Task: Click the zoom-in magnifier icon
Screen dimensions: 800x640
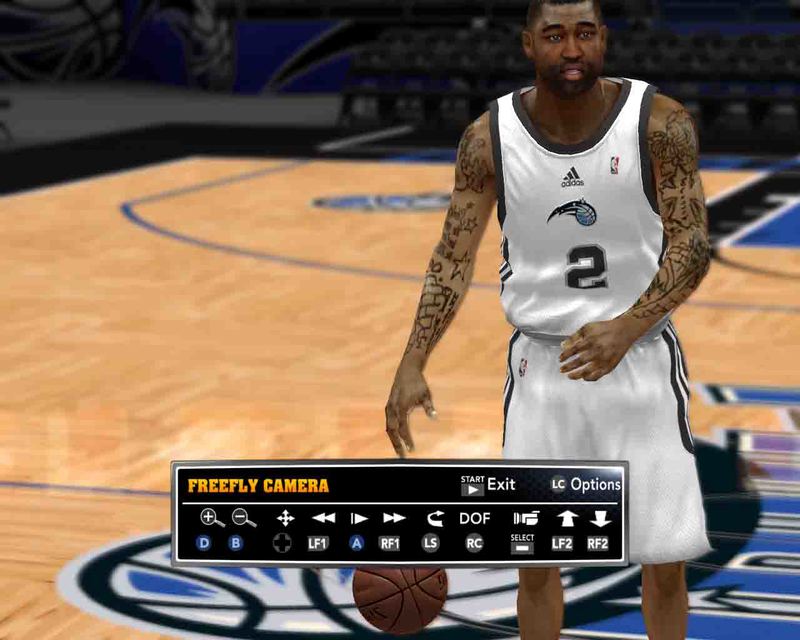Action: coord(211,517)
